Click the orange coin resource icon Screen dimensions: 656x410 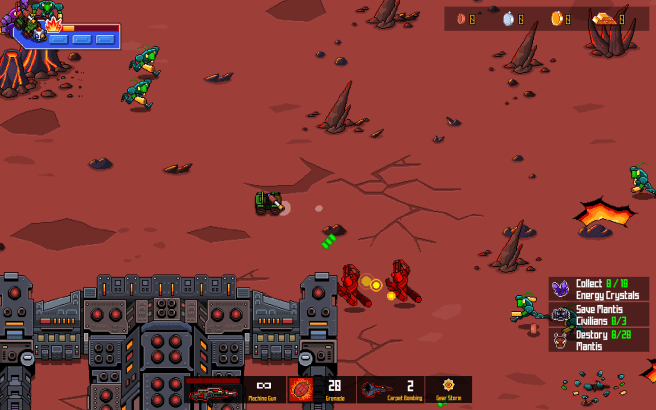[557, 18]
